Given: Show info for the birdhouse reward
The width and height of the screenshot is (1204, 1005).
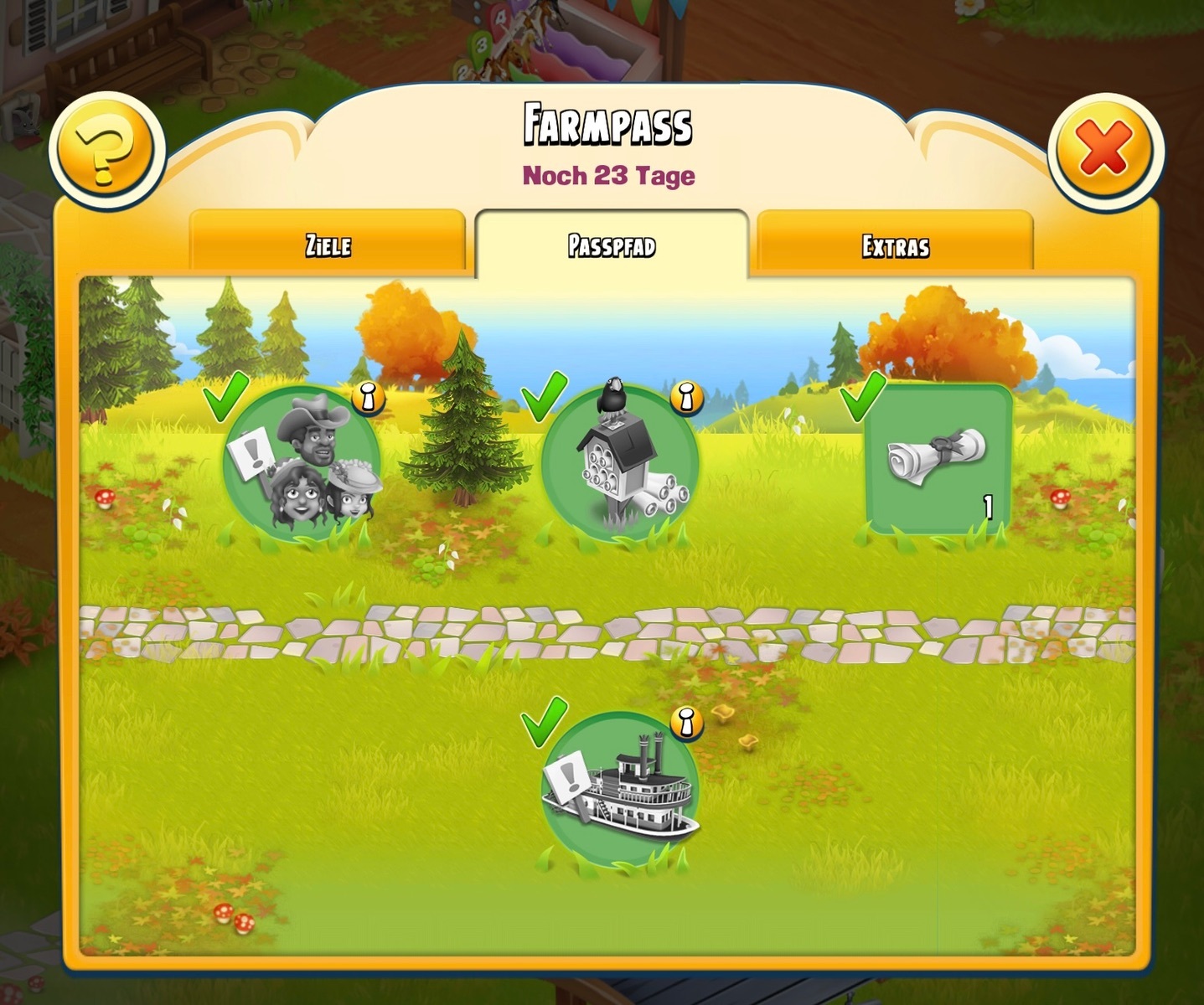Looking at the screenshot, I should pyautogui.click(x=686, y=398).
